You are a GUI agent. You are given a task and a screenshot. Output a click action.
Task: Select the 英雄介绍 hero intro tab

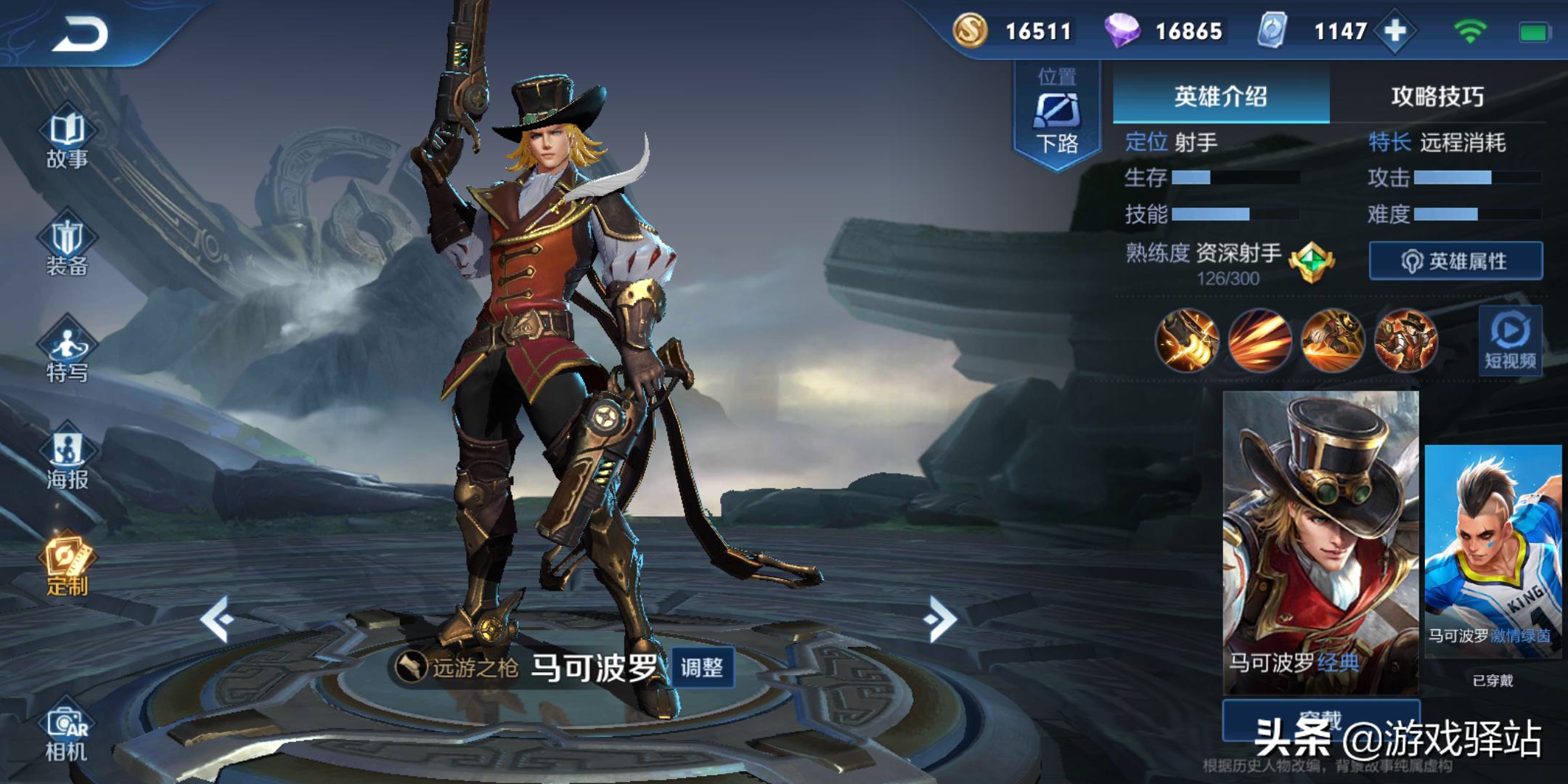pyautogui.click(x=1220, y=97)
